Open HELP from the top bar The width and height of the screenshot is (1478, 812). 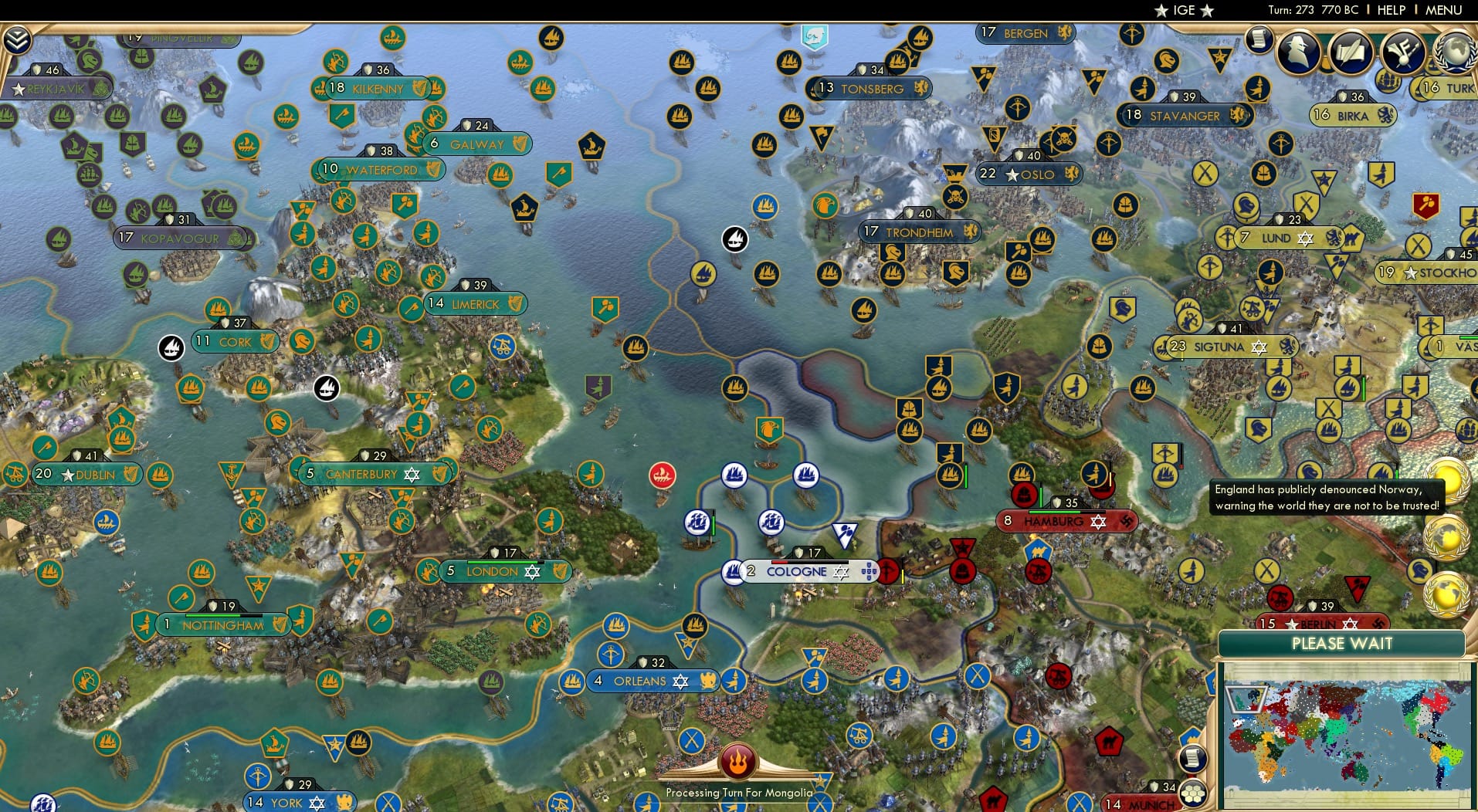1391,10
